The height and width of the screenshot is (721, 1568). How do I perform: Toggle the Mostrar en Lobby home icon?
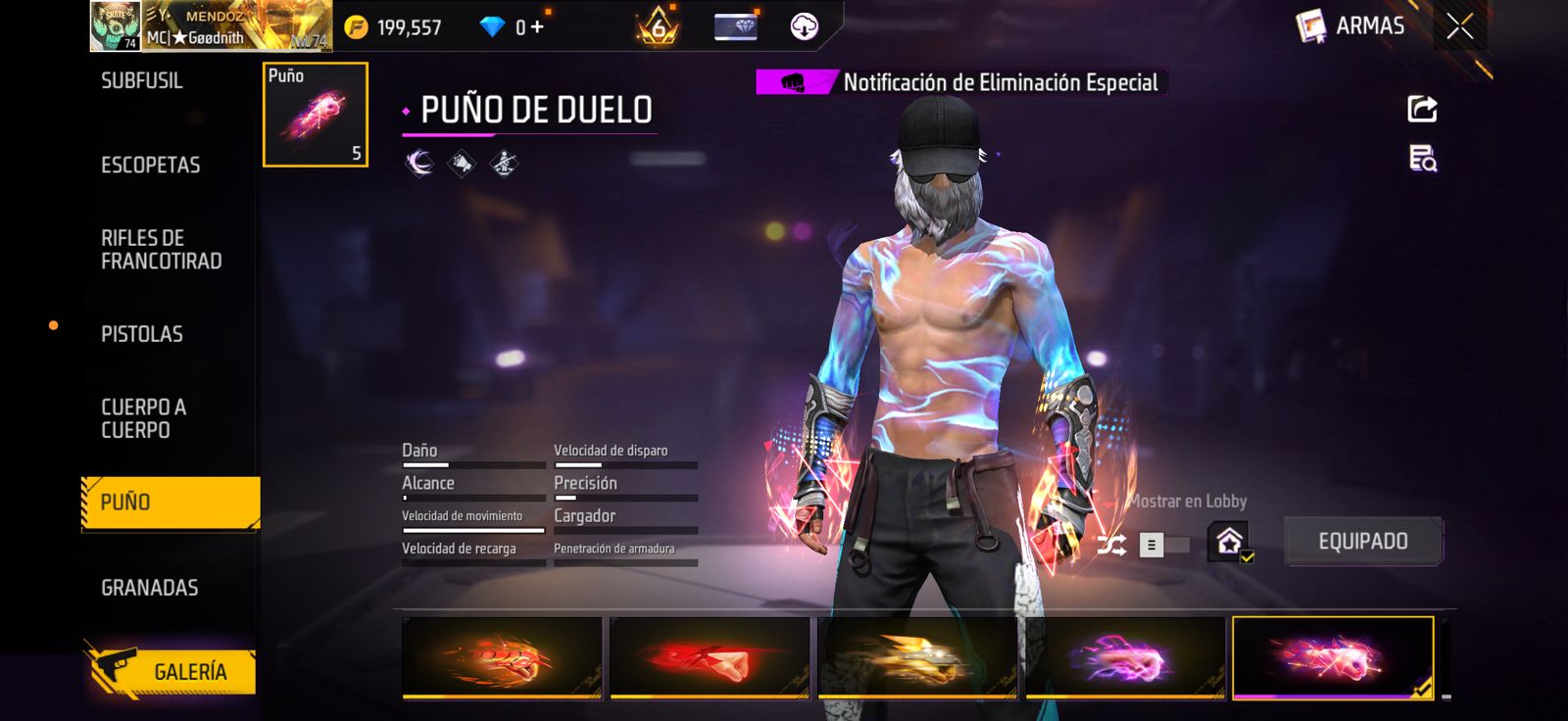click(1230, 542)
